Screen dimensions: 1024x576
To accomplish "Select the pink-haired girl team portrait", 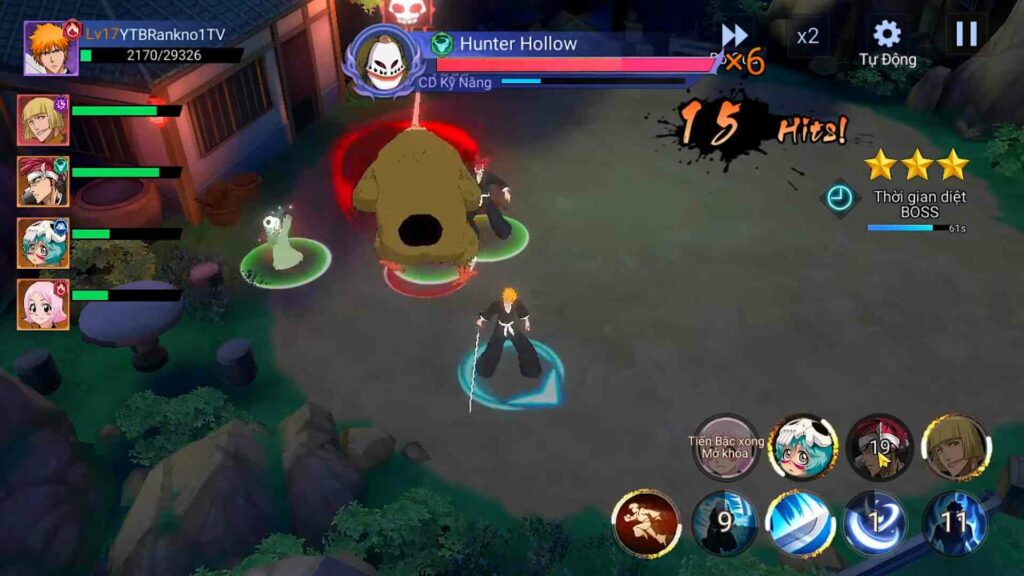I will [x=42, y=304].
